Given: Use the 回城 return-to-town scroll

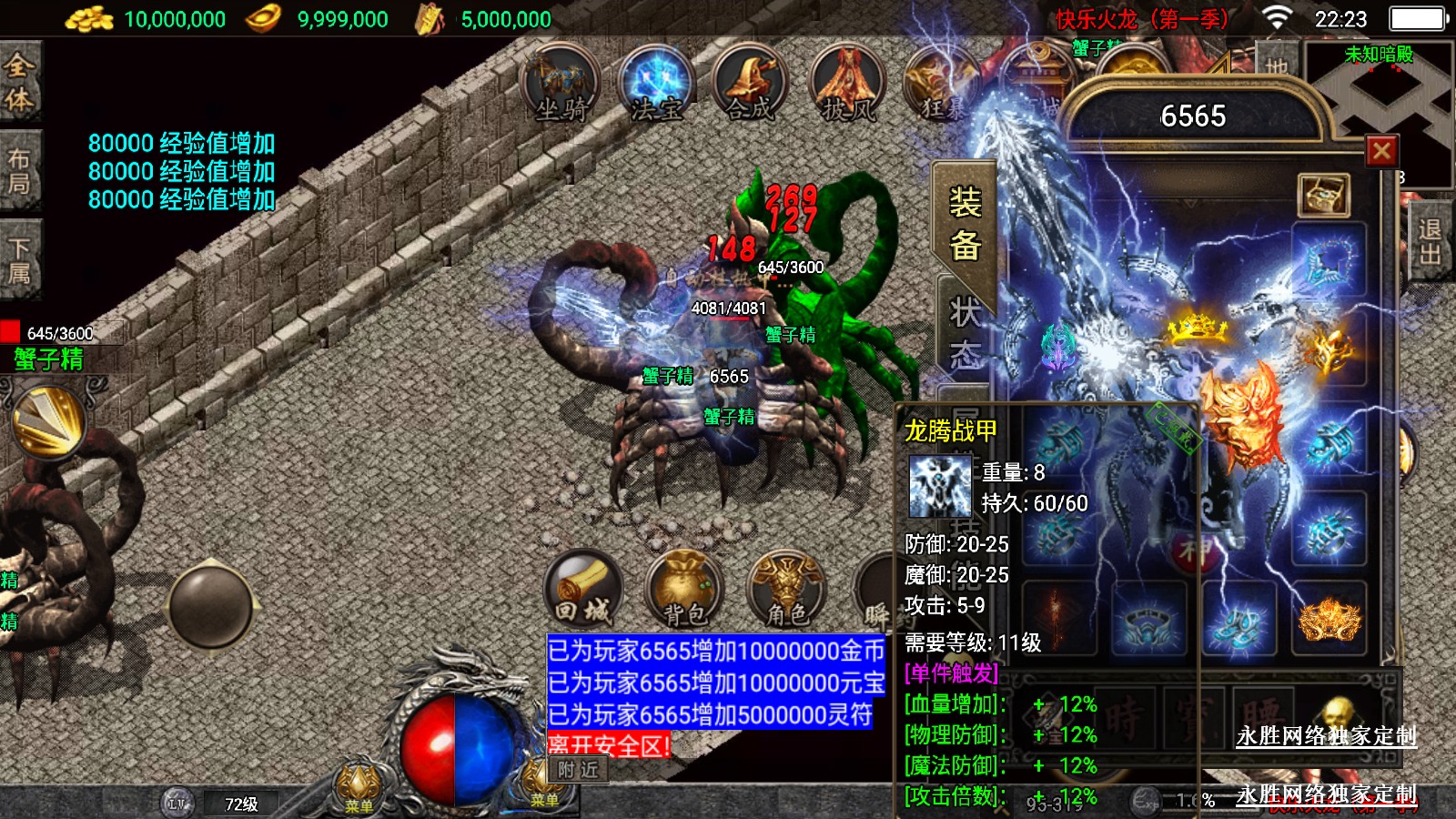Looking at the screenshot, I should coord(583,590).
